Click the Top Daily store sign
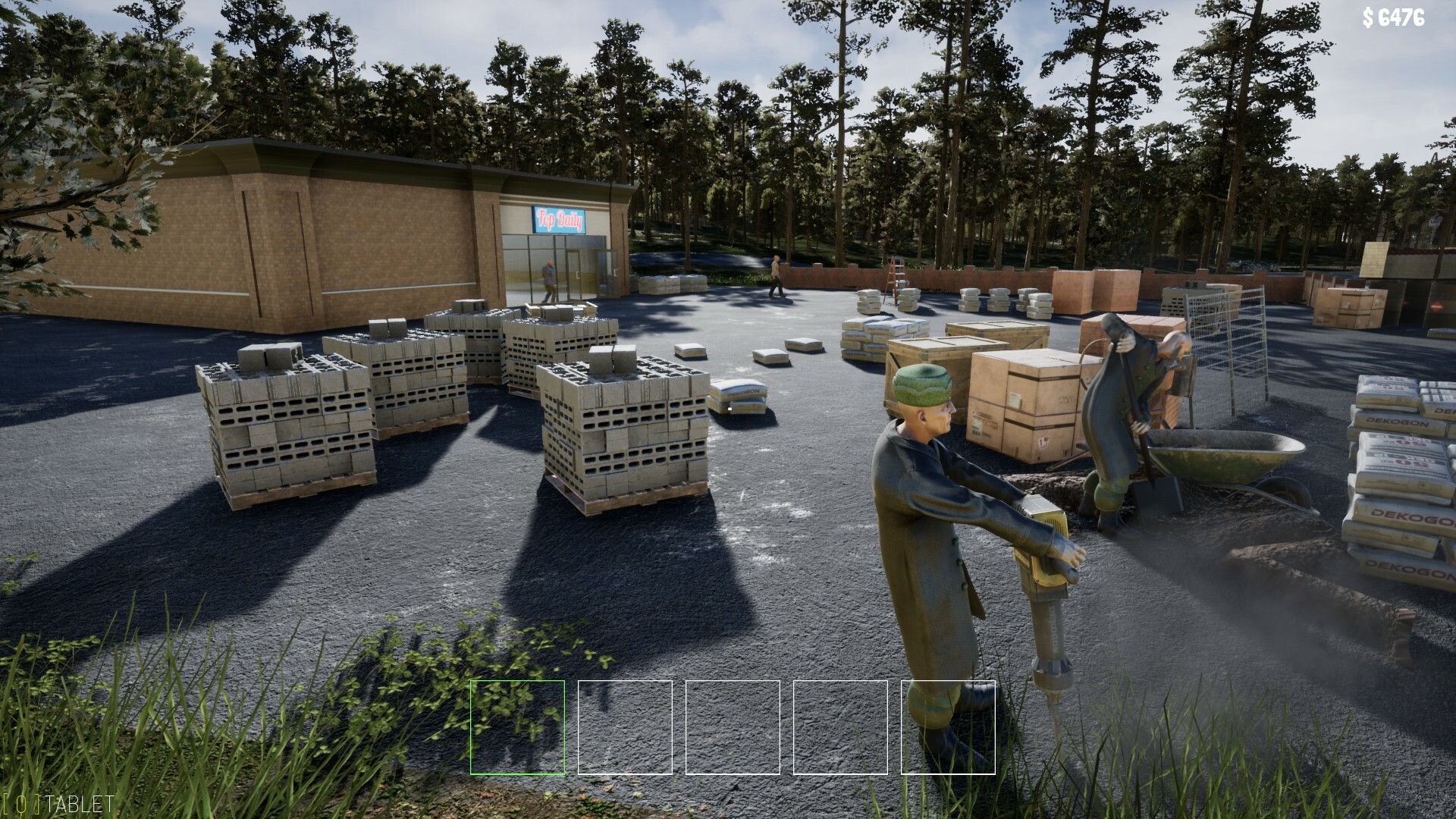 560,221
